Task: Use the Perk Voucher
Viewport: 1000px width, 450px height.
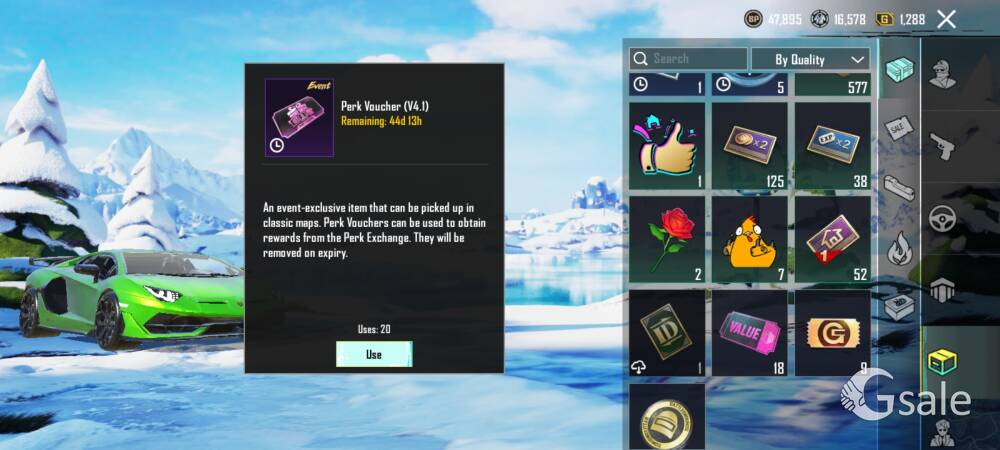Action: (x=374, y=354)
